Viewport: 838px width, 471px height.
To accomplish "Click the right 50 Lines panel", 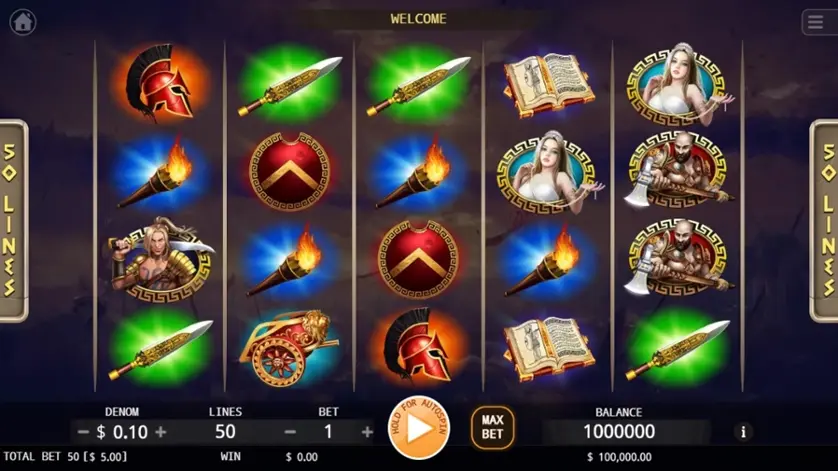I will click(x=825, y=221).
